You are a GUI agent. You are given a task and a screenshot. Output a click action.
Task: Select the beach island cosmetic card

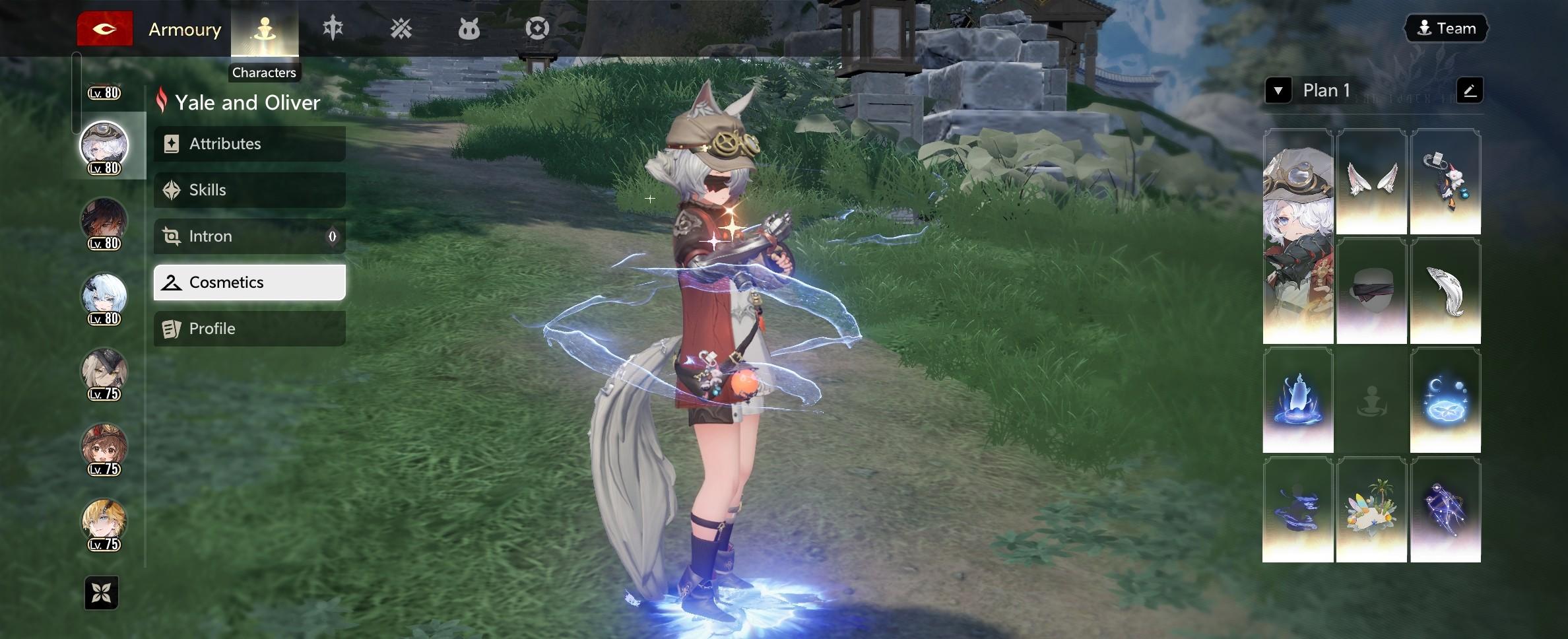[x=1371, y=510]
